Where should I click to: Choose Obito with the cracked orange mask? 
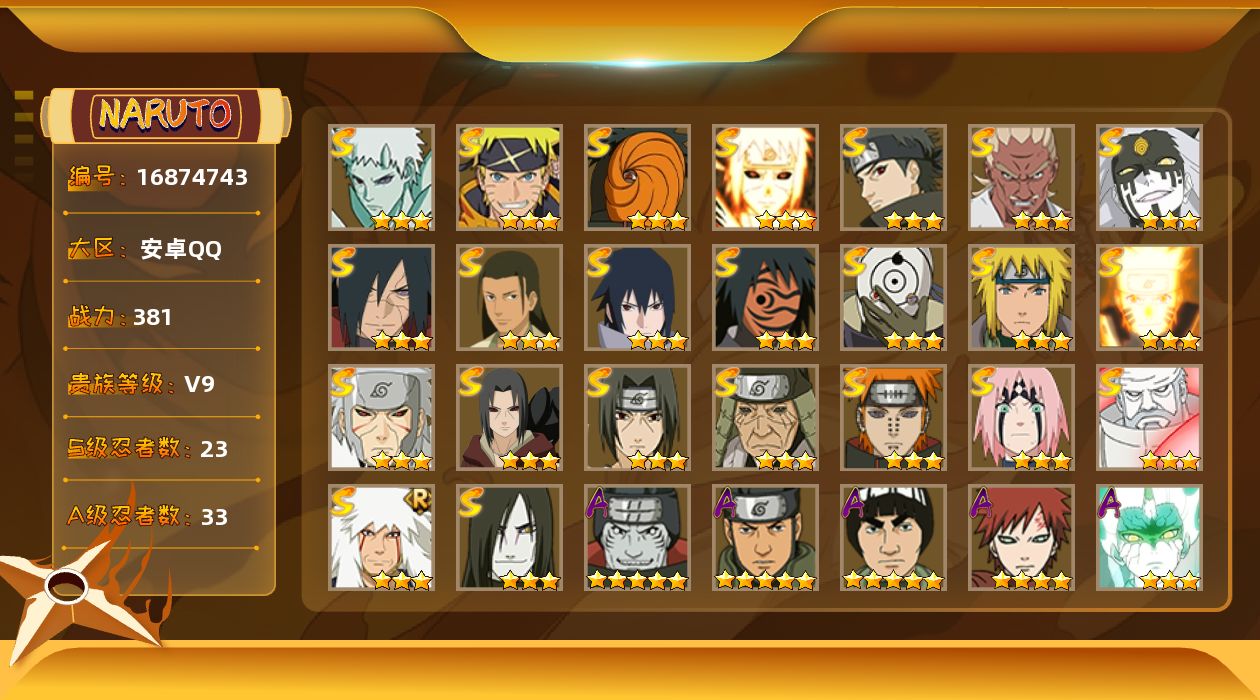coord(765,297)
